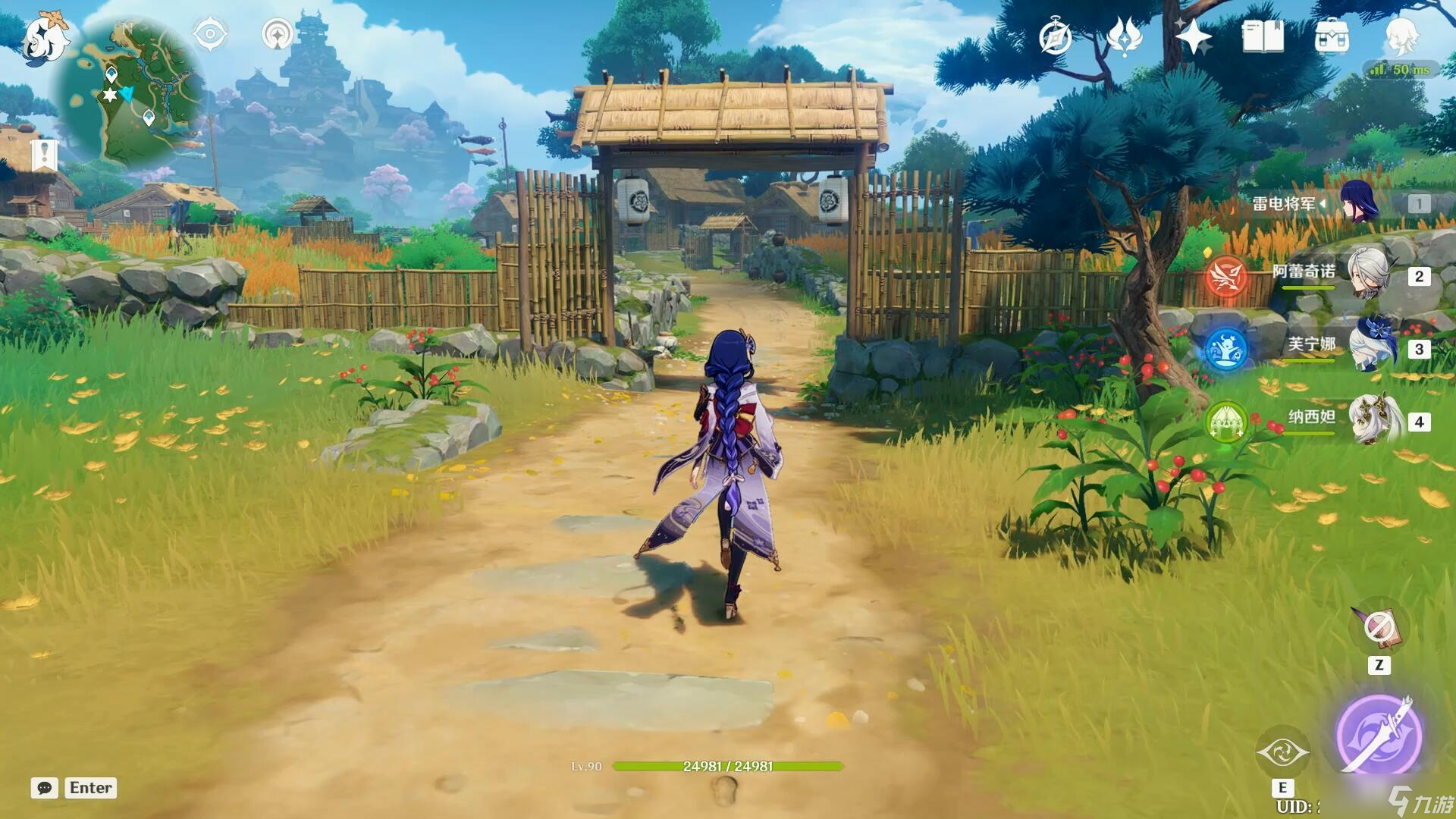Image resolution: width=1456 pixels, height=819 pixels.
Task: Open the inventory backpack icon
Action: (1332, 36)
